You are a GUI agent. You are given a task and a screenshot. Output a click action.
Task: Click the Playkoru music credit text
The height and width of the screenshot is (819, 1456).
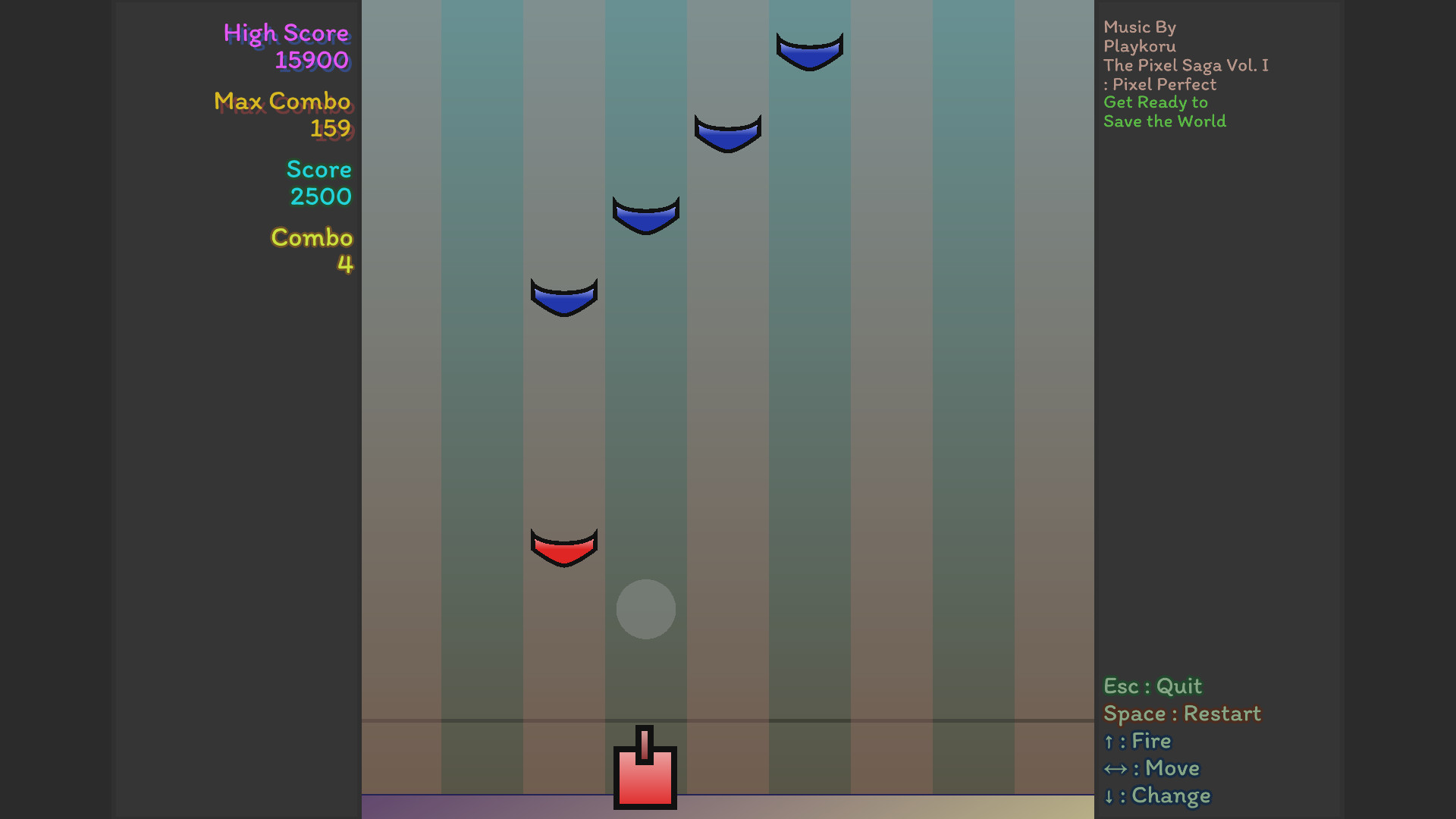[x=1140, y=45]
